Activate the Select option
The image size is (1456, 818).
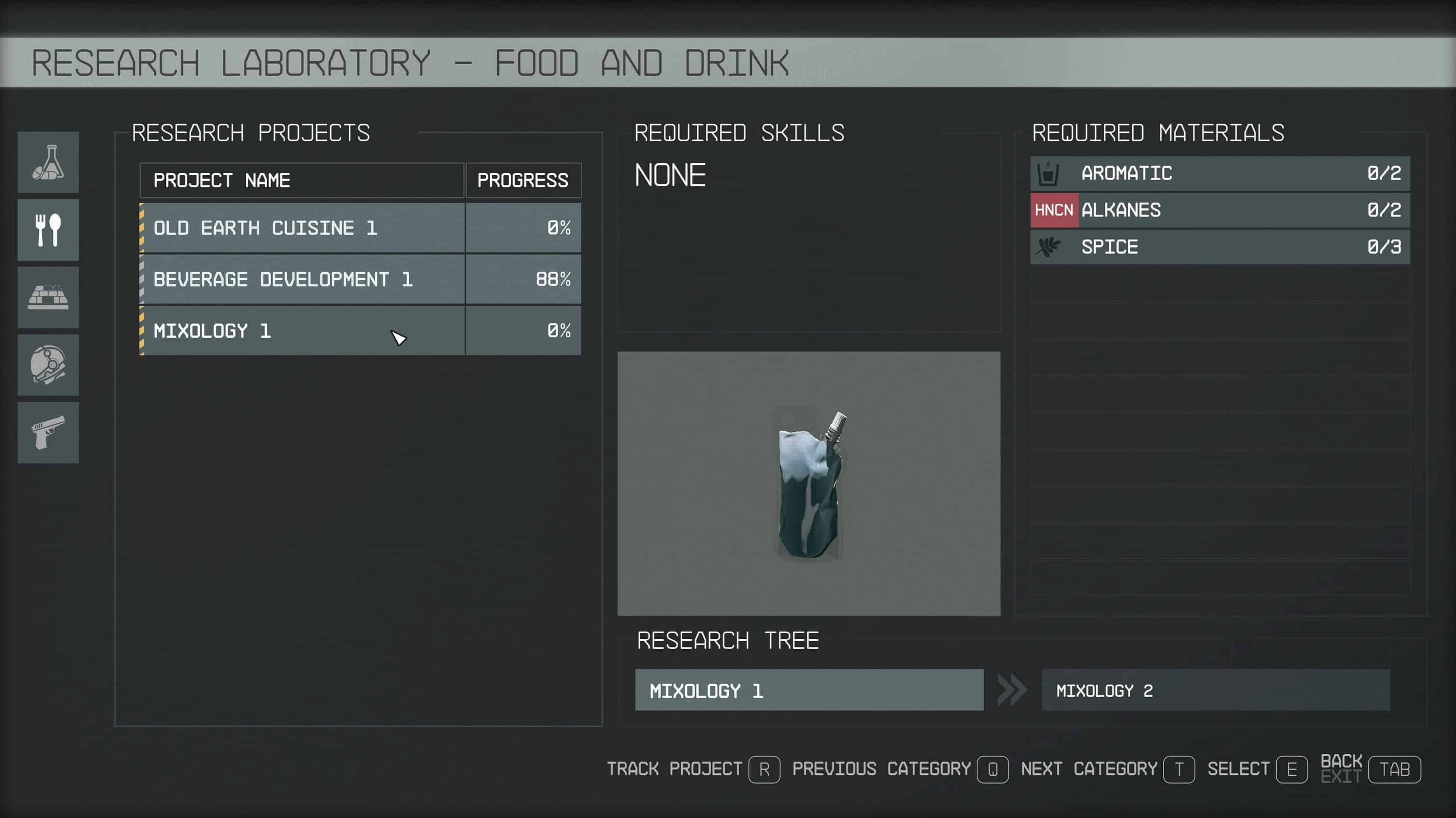point(1257,770)
